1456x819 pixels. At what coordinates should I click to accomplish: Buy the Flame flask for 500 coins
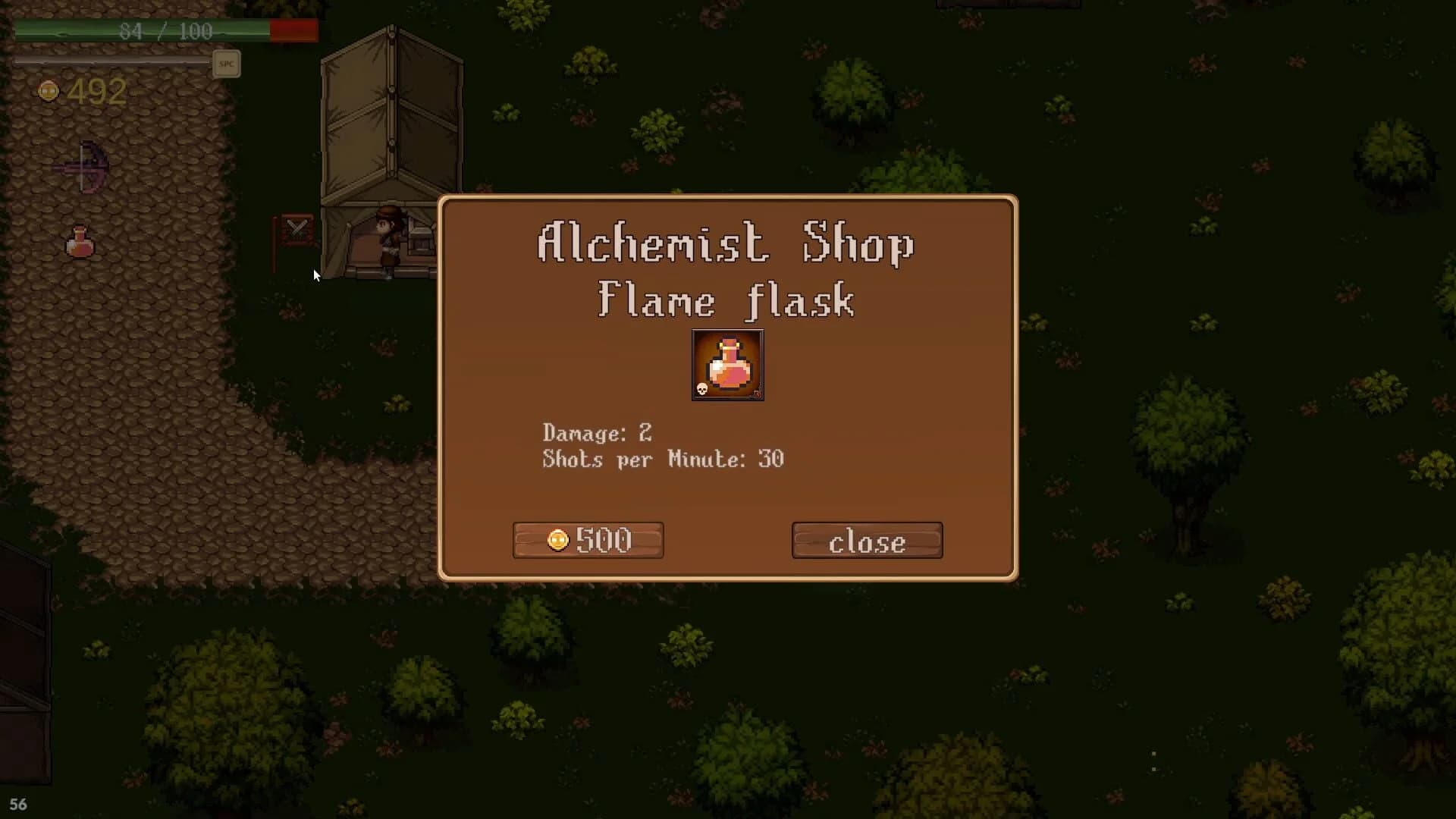tap(588, 540)
